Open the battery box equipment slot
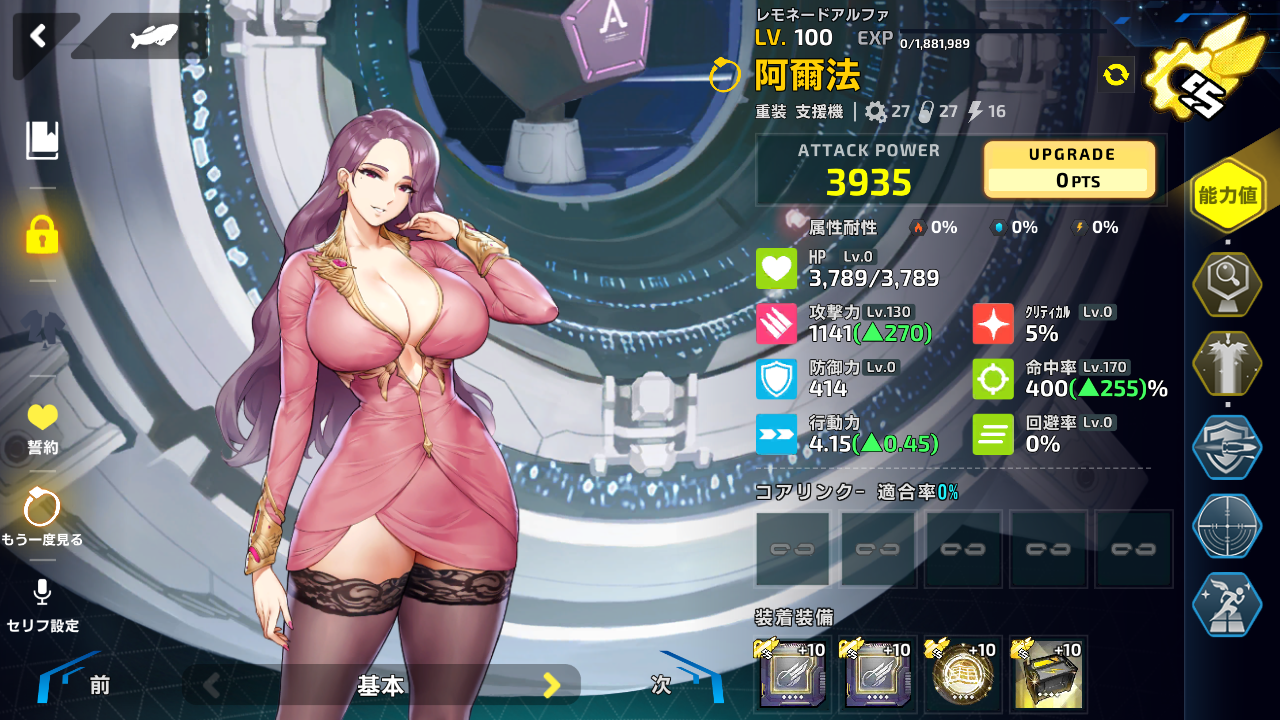 [1048, 674]
